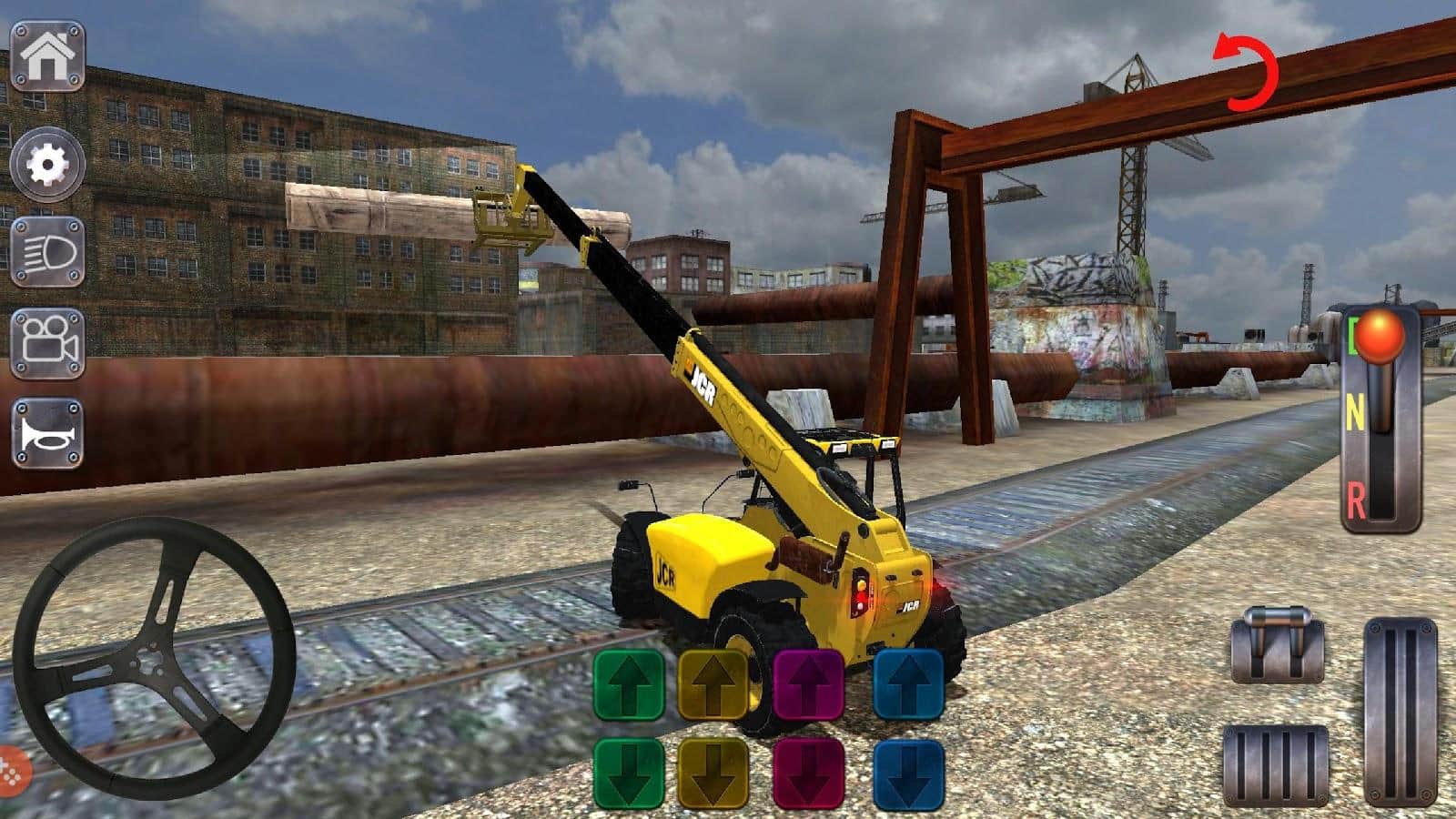The width and height of the screenshot is (1456, 819).
Task: Hit the yellow up arrow button
Action: pyautogui.click(x=713, y=685)
